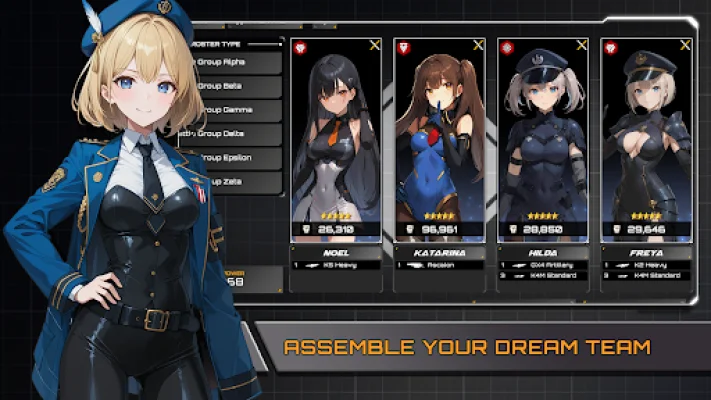Choose Group Beta from roster list
Viewport: 711px width, 400px height.
pos(238,85)
